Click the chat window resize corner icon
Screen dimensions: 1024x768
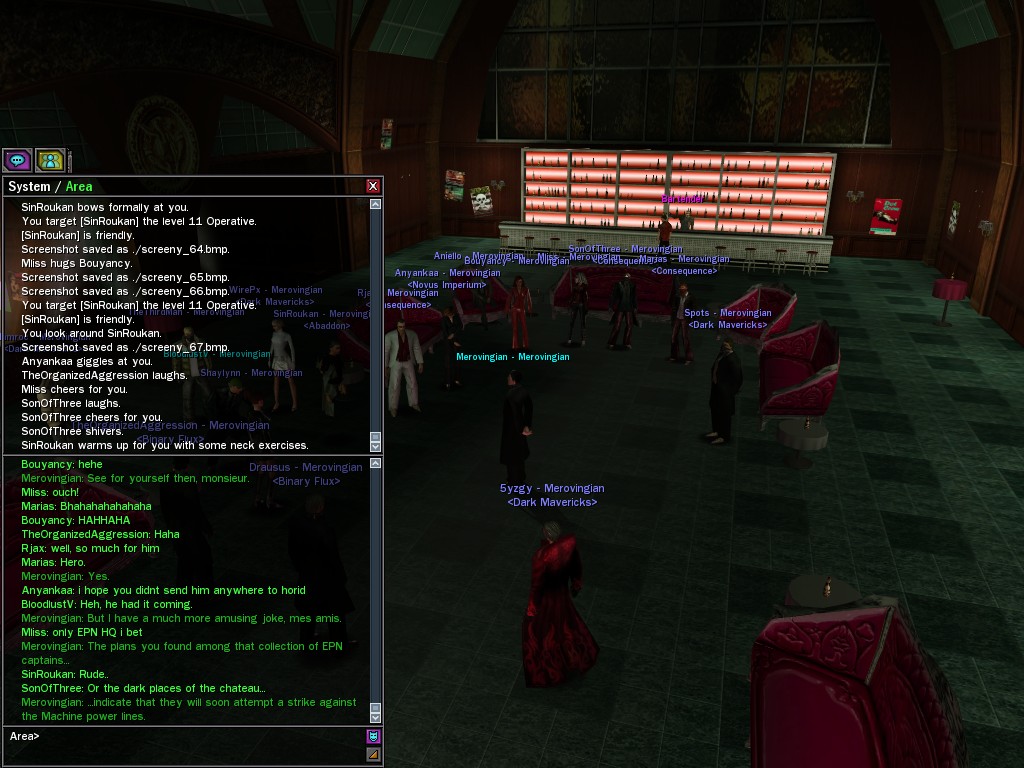pyautogui.click(x=373, y=755)
